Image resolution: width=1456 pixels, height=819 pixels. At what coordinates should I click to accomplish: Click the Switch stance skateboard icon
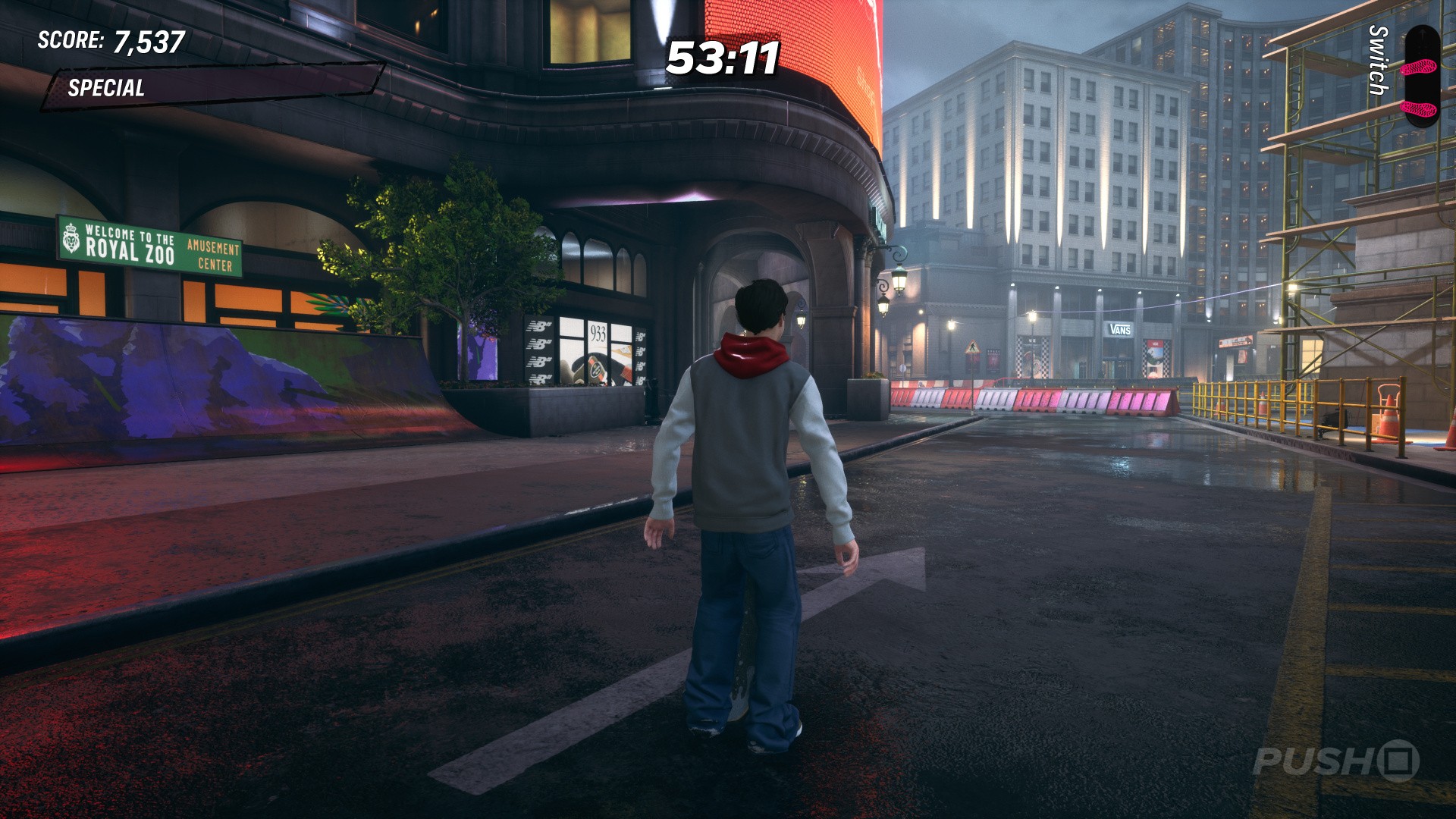point(1421,74)
